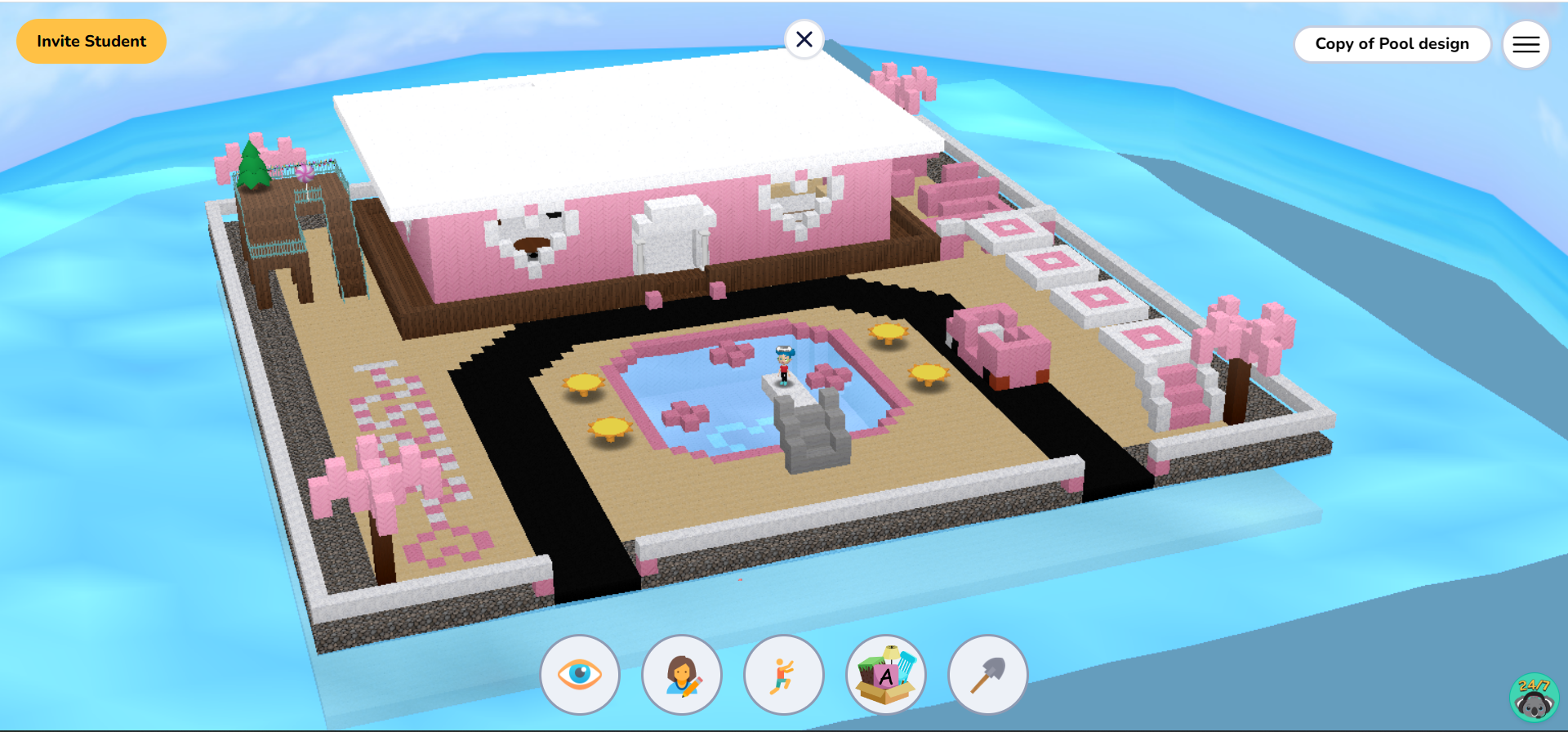The height and width of the screenshot is (732, 1568).
Task: Click the Copy of Pool design title
Action: click(1392, 44)
